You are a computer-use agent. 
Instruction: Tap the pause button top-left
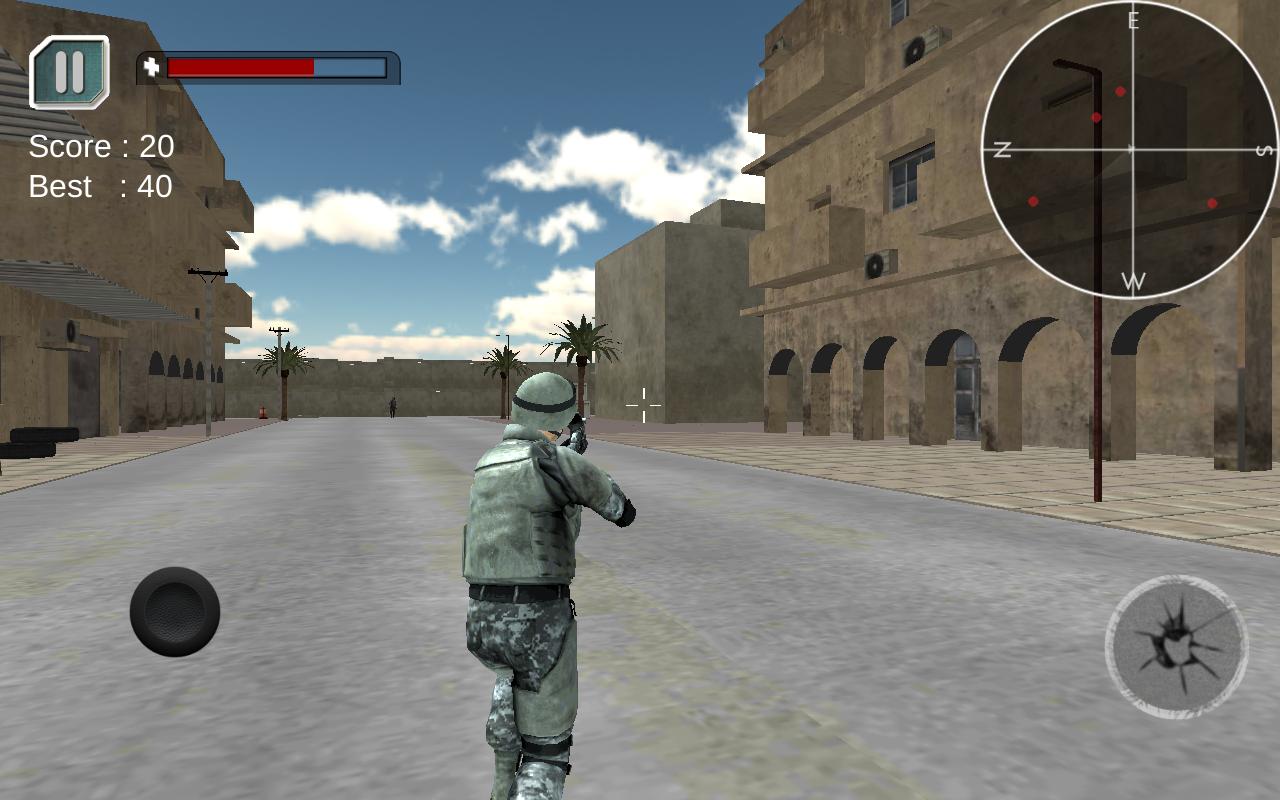(68, 70)
